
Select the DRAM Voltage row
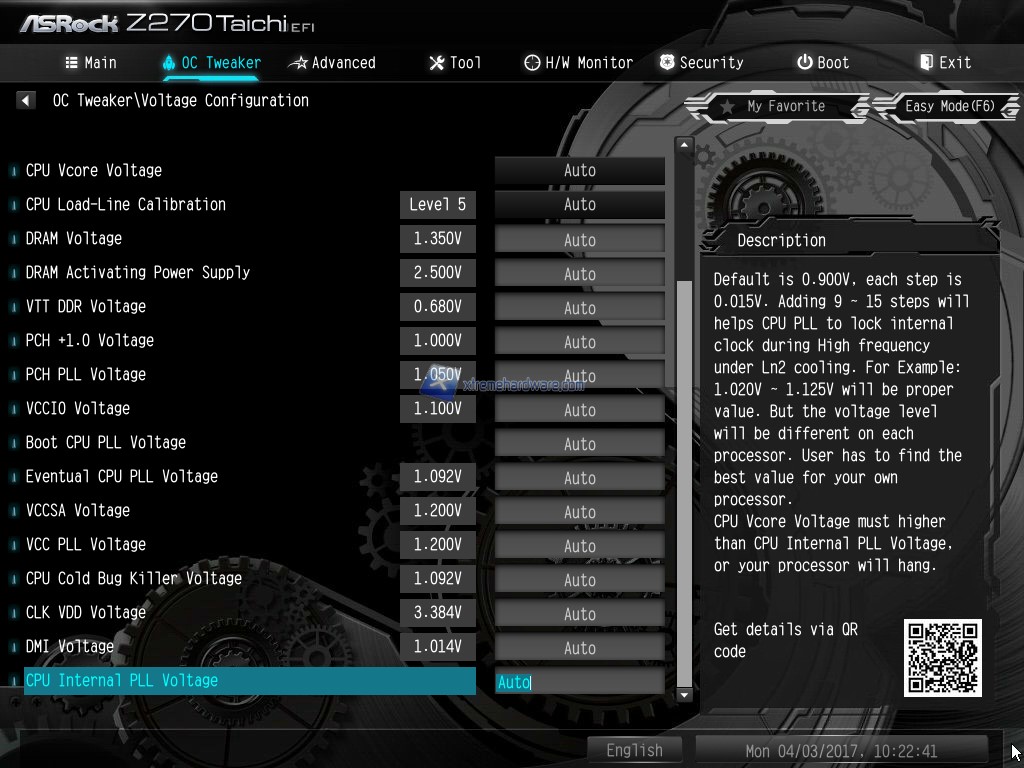[x=74, y=238]
